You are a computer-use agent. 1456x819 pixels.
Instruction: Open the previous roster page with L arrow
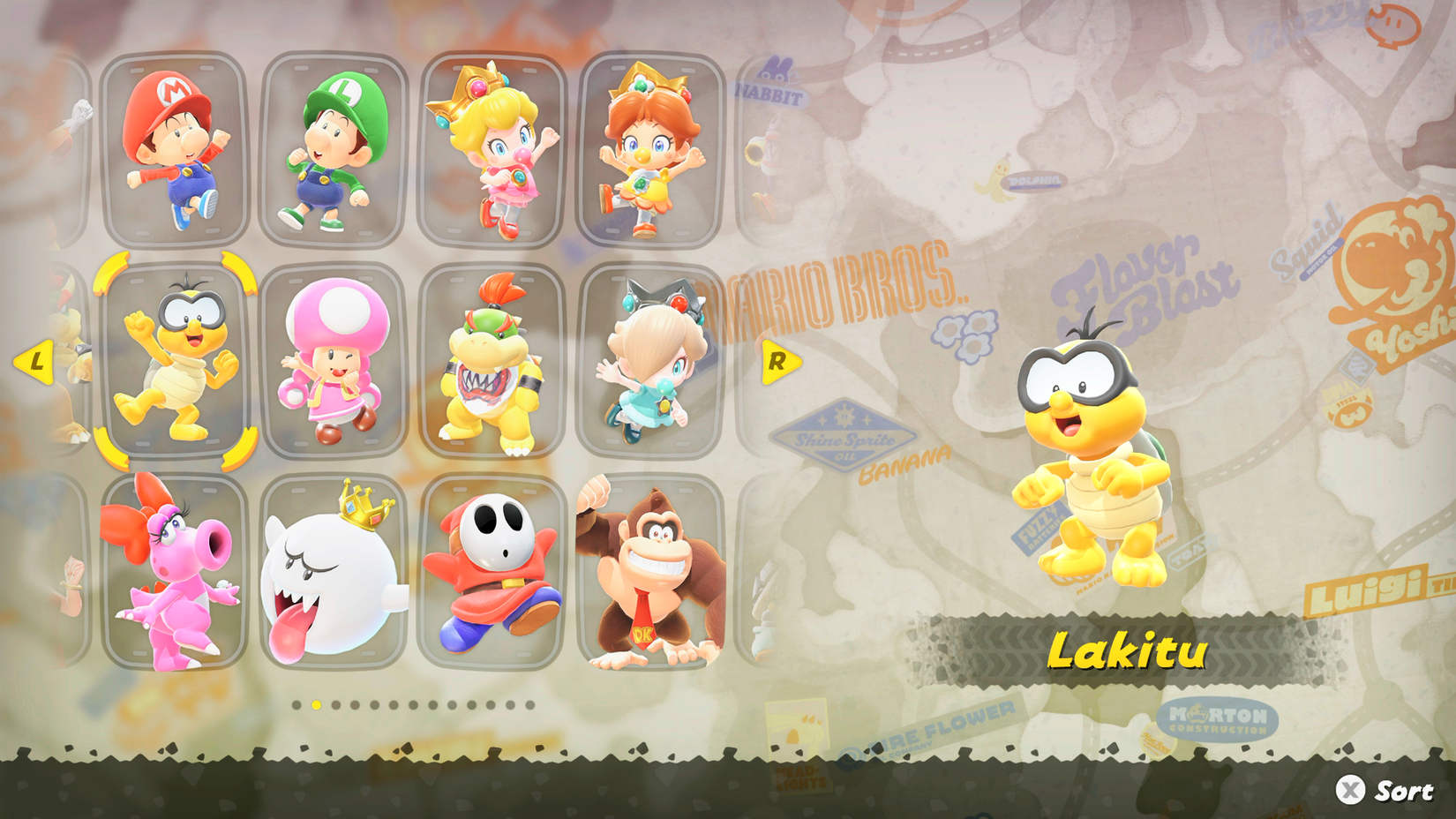[35, 360]
